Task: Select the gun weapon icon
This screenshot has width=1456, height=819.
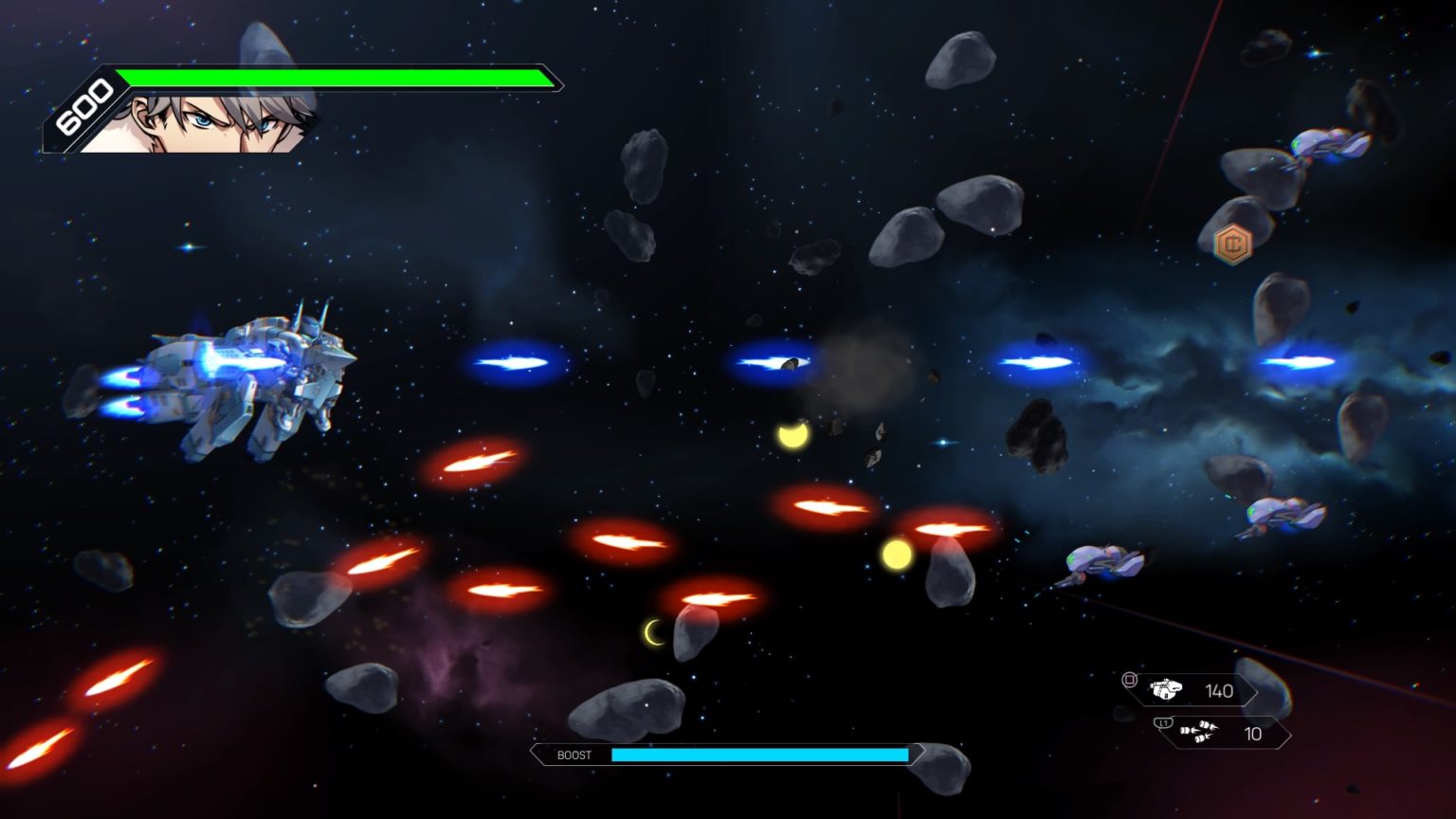Action: 1166,689
